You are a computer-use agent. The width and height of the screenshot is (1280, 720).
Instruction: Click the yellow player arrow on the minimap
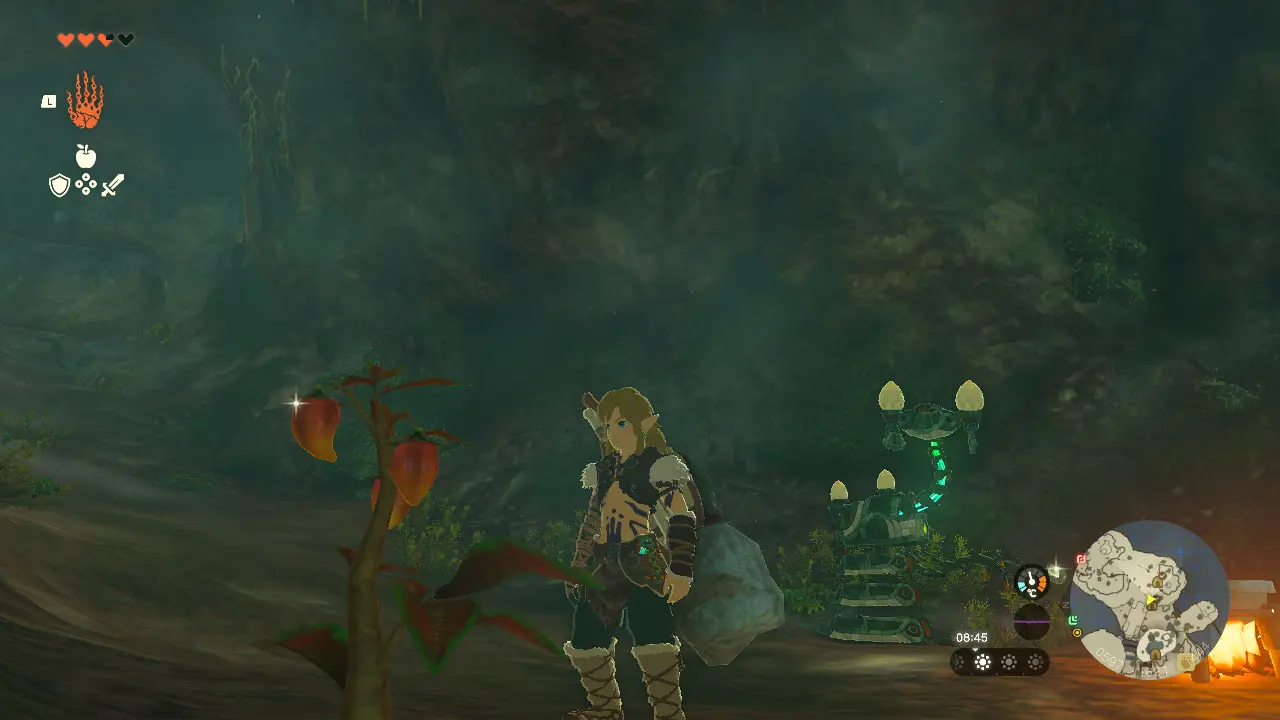pyautogui.click(x=1151, y=600)
